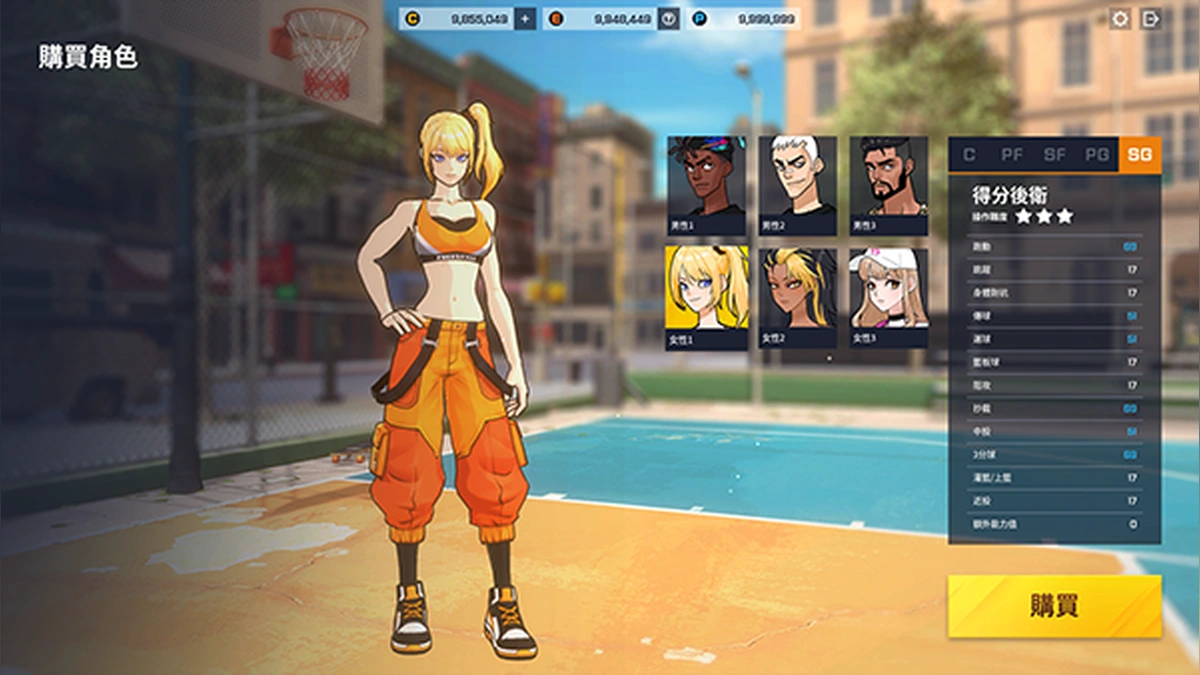Select the bearded 男性3 character portrait
Viewport: 1200px width, 675px height.
[x=888, y=186]
